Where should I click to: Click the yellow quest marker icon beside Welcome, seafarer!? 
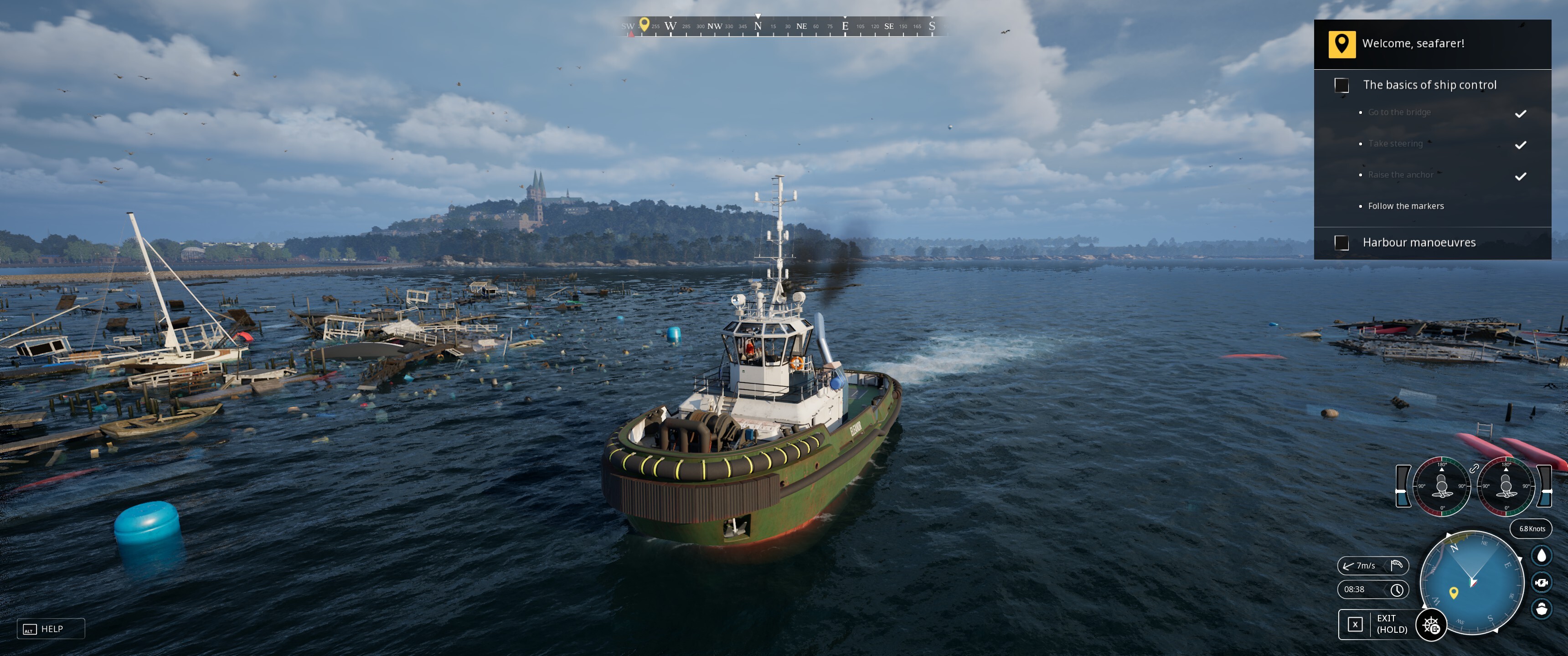point(1341,44)
